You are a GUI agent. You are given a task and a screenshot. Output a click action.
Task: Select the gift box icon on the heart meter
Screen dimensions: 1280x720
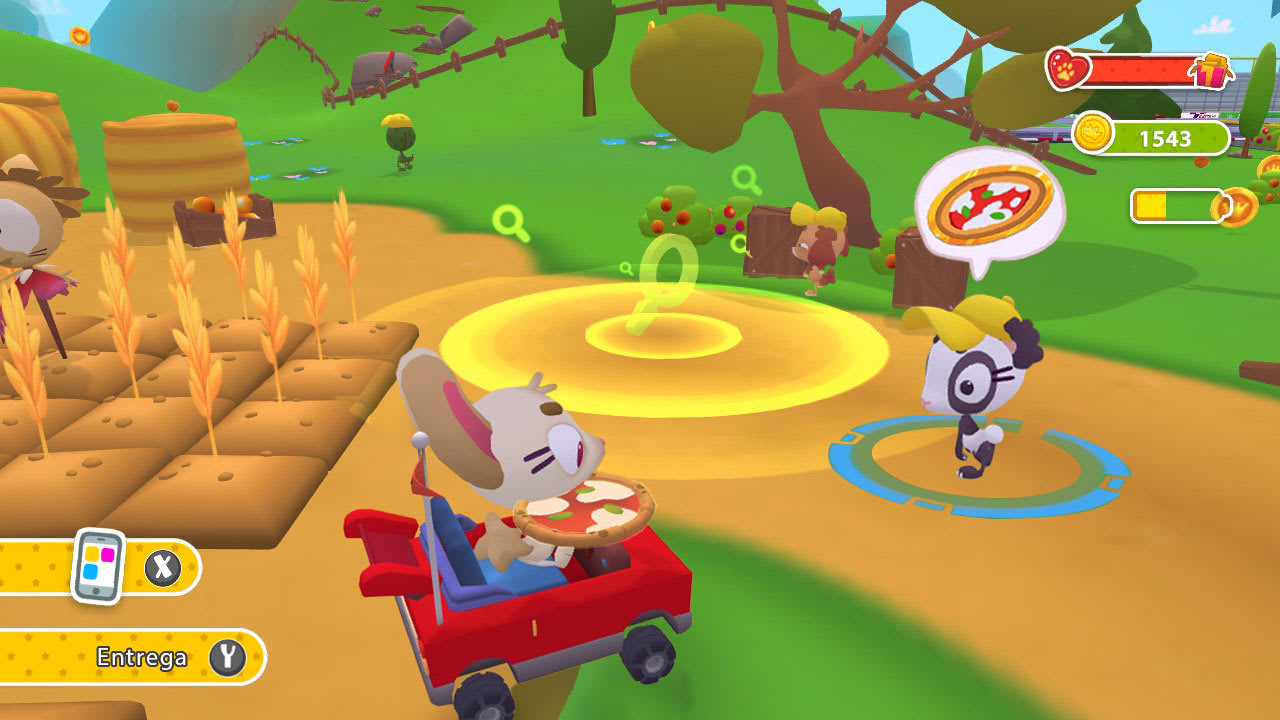click(x=1212, y=72)
